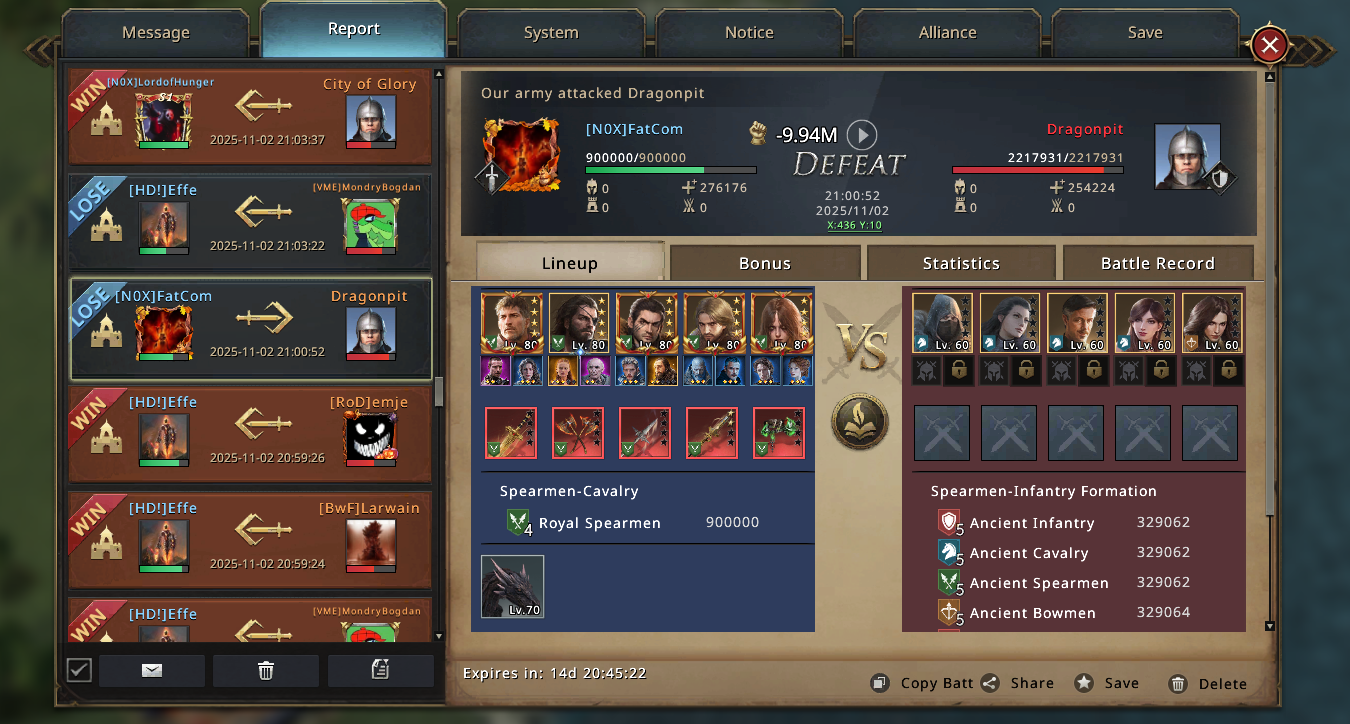
Task: Delete this battle report
Action: click(1207, 684)
